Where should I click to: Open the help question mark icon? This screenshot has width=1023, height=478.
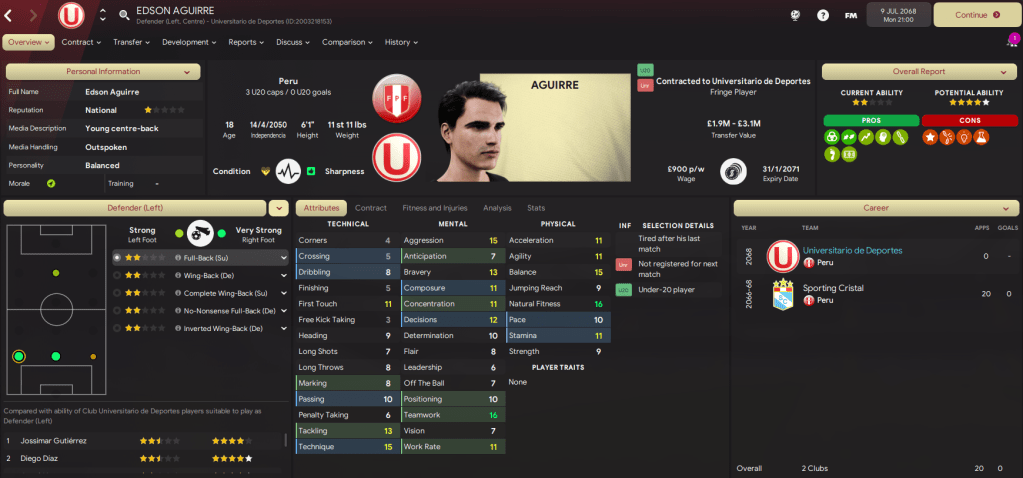click(x=823, y=15)
